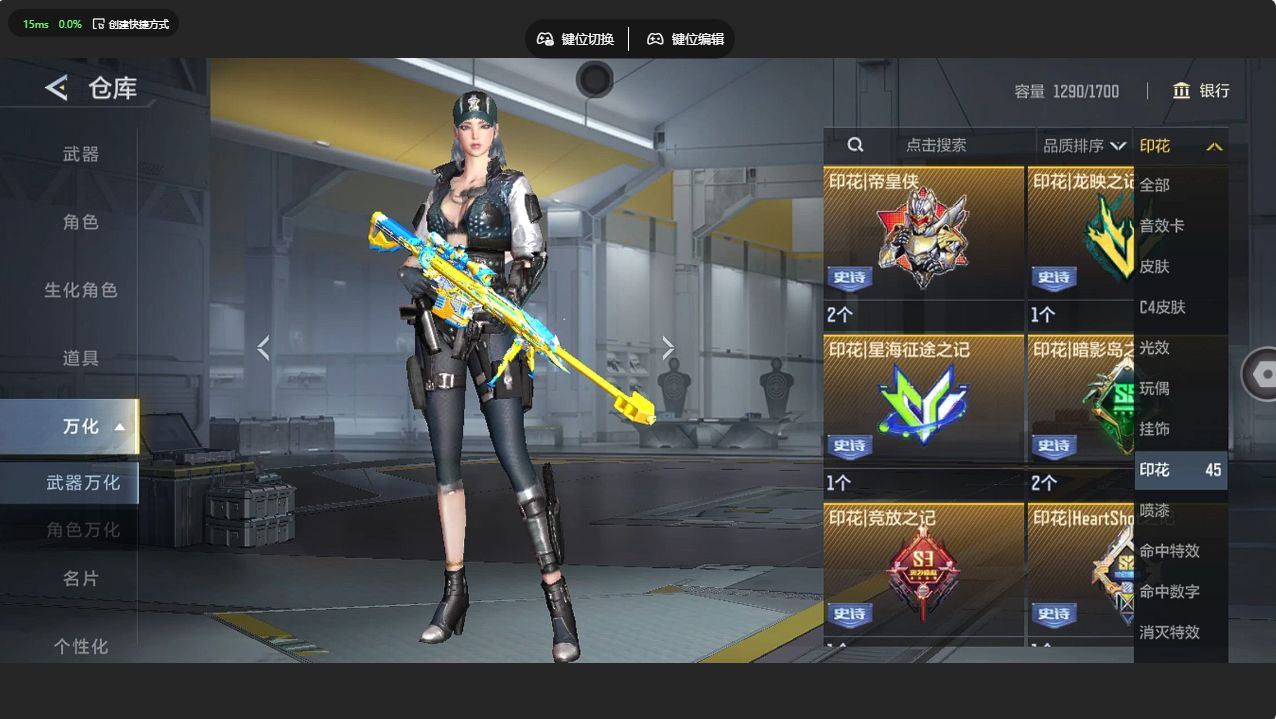The width and height of the screenshot is (1276, 719).
Task: Filter by 音效卡 in the dropdown
Action: (x=1162, y=226)
